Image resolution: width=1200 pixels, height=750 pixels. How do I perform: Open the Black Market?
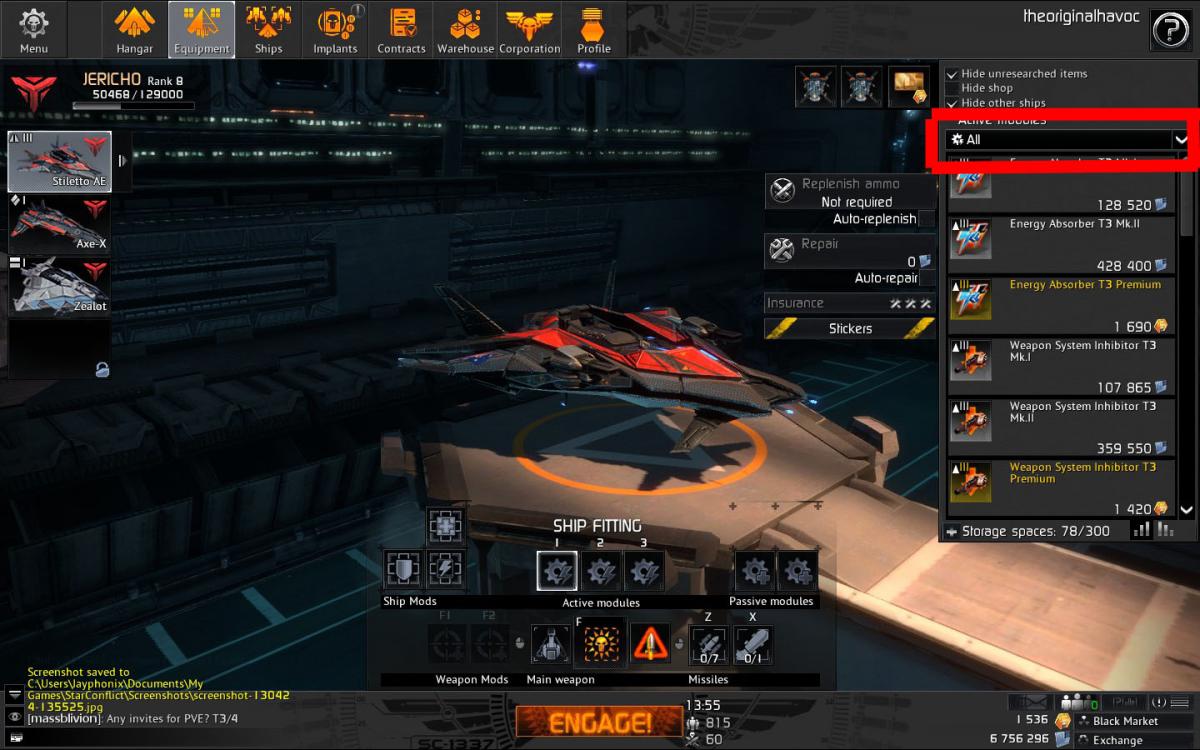[1124, 721]
